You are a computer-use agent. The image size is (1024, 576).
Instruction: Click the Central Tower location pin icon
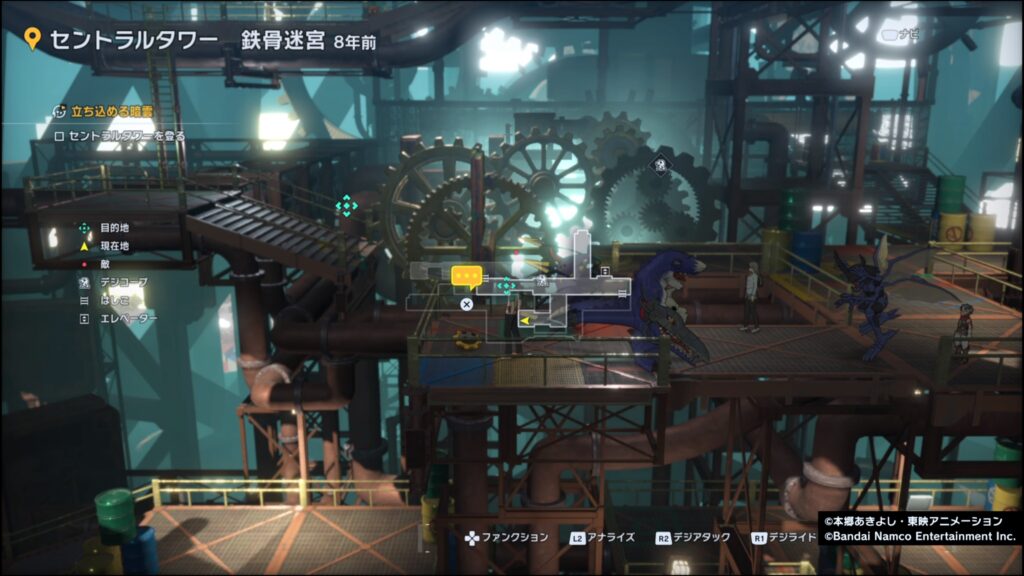point(32,40)
